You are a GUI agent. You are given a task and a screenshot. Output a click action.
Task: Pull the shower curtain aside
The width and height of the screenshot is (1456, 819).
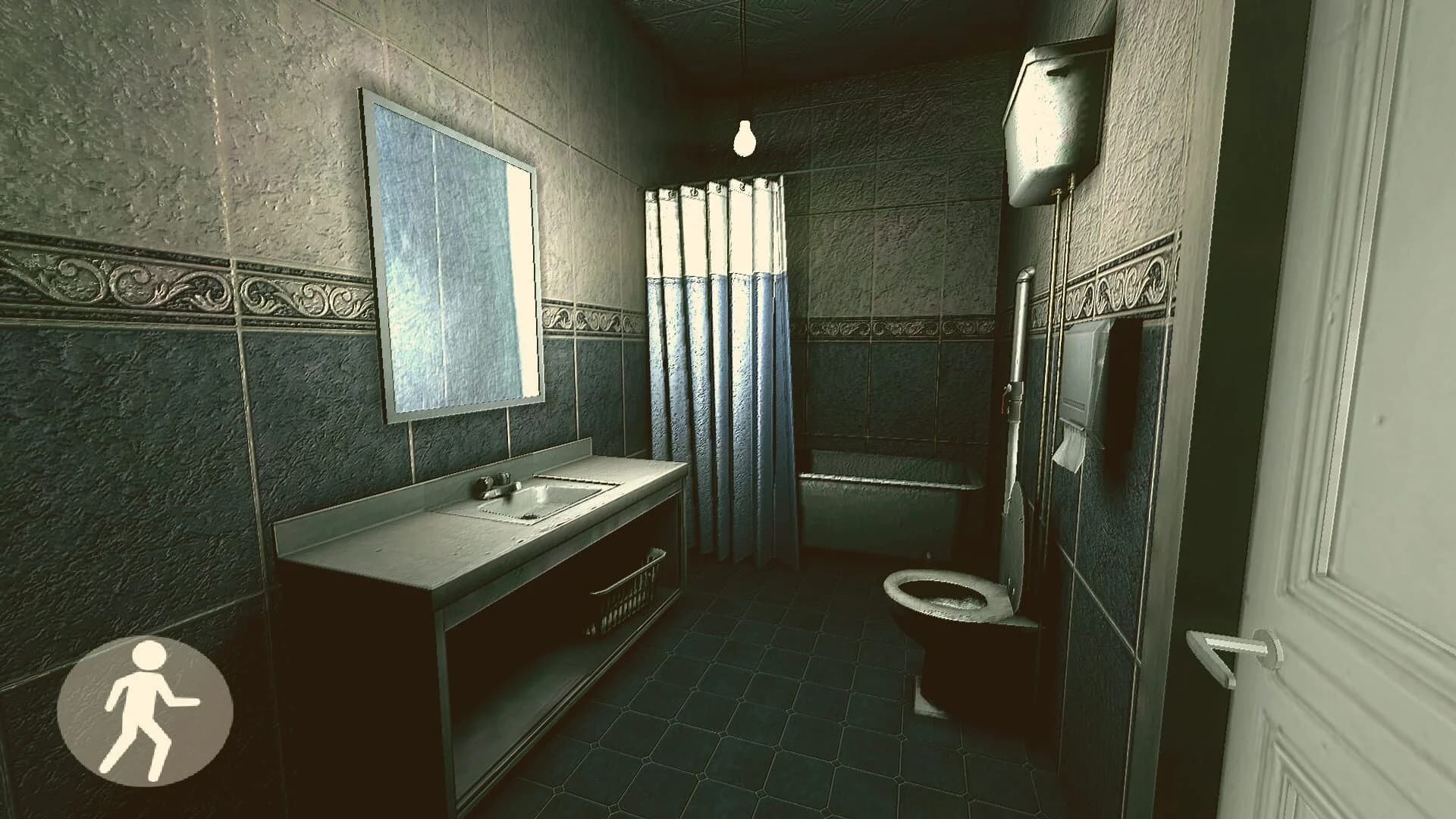pos(713,341)
